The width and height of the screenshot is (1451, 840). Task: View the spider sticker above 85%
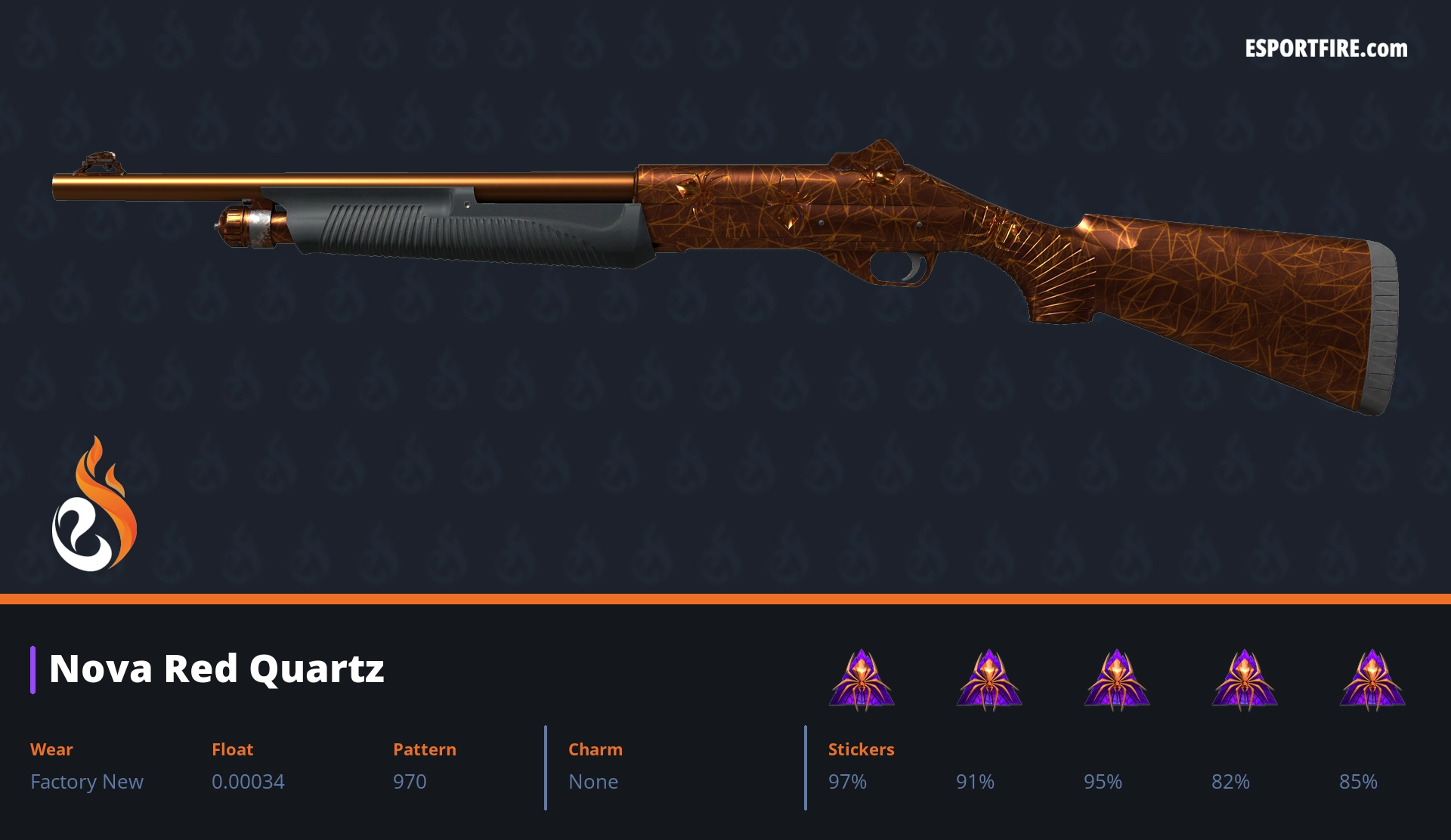tap(1372, 679)
